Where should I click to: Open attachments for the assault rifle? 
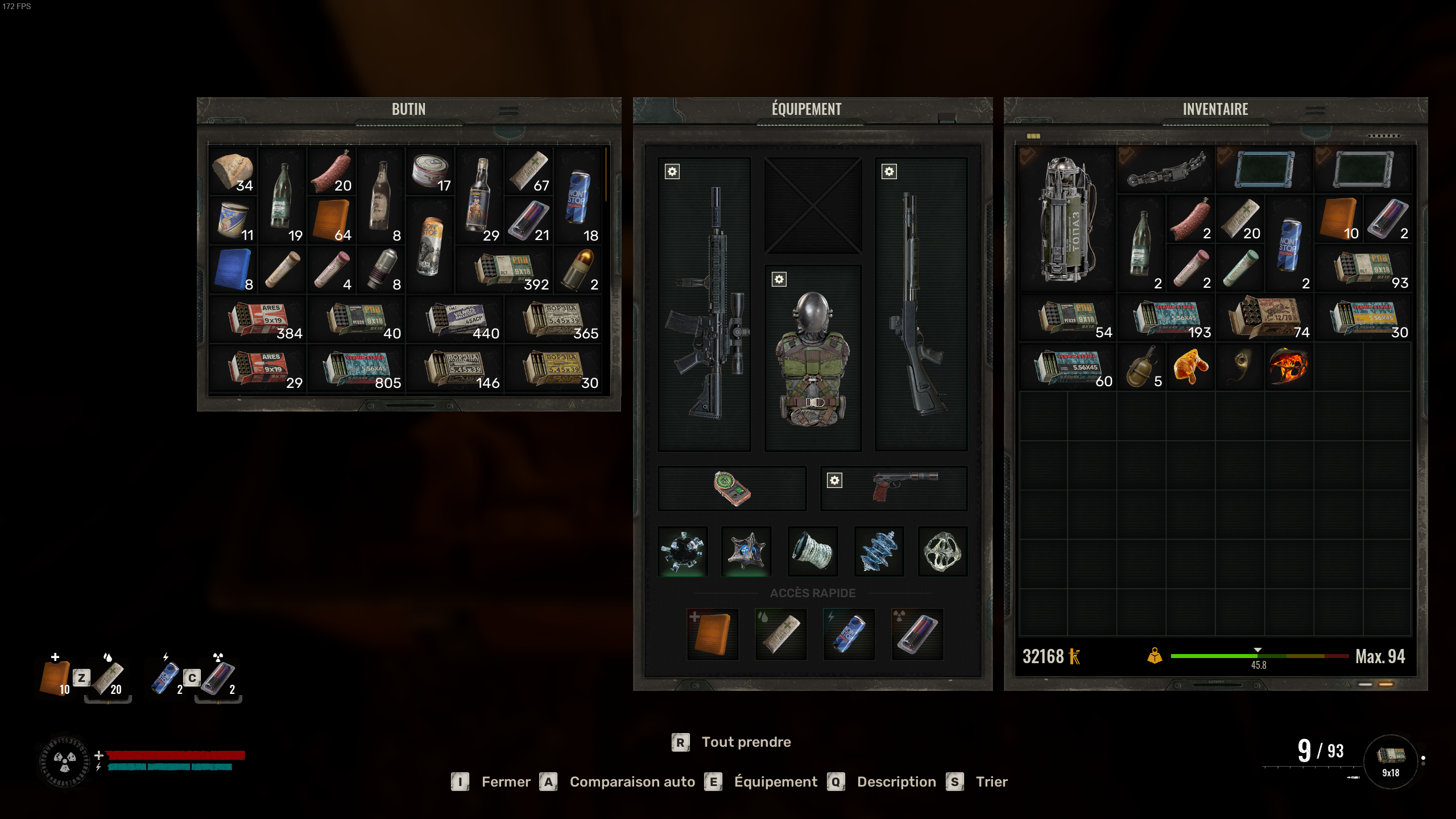(x=672, y=172)
